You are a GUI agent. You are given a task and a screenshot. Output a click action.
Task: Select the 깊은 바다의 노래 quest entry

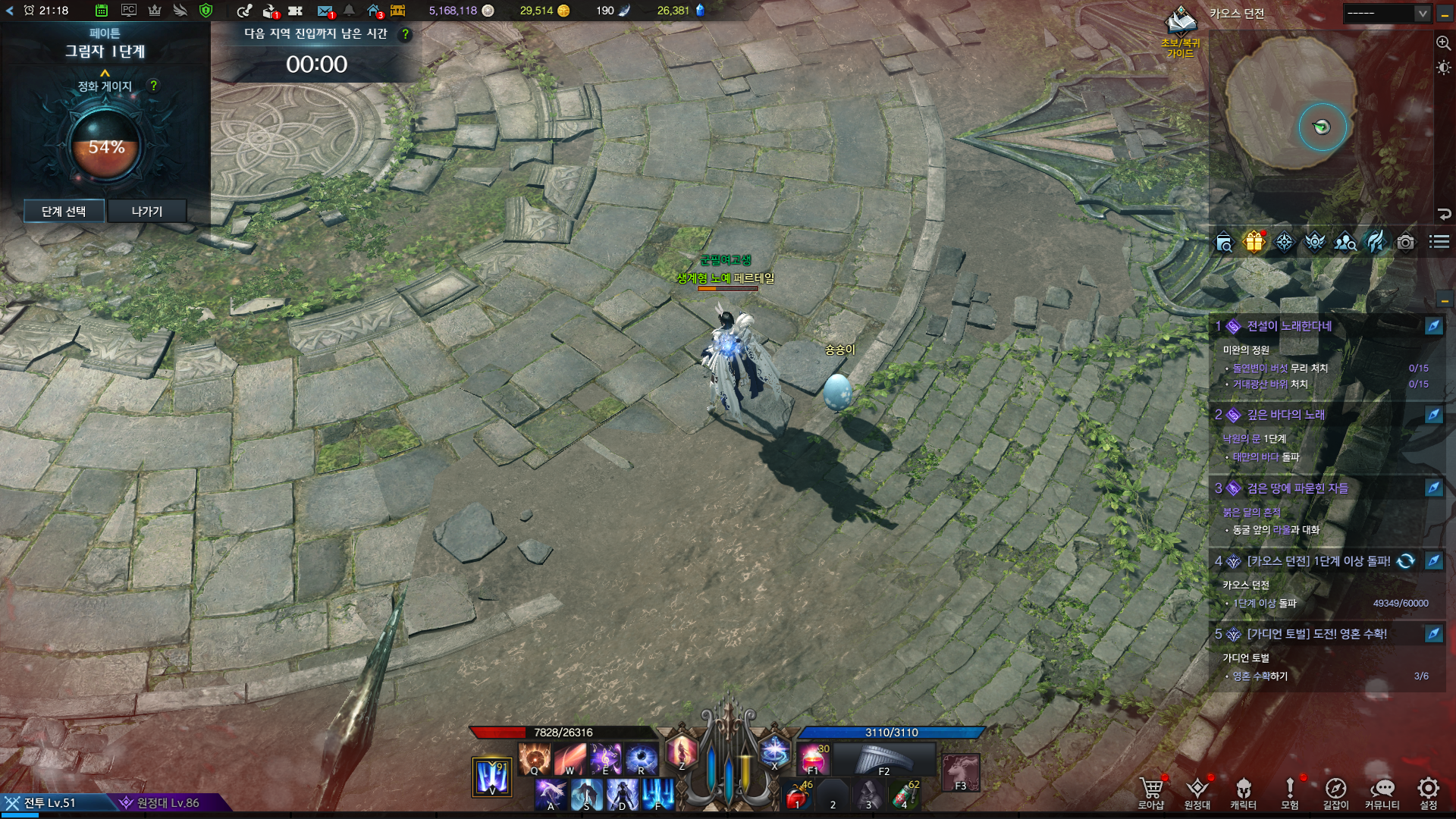click(1285, 415)
